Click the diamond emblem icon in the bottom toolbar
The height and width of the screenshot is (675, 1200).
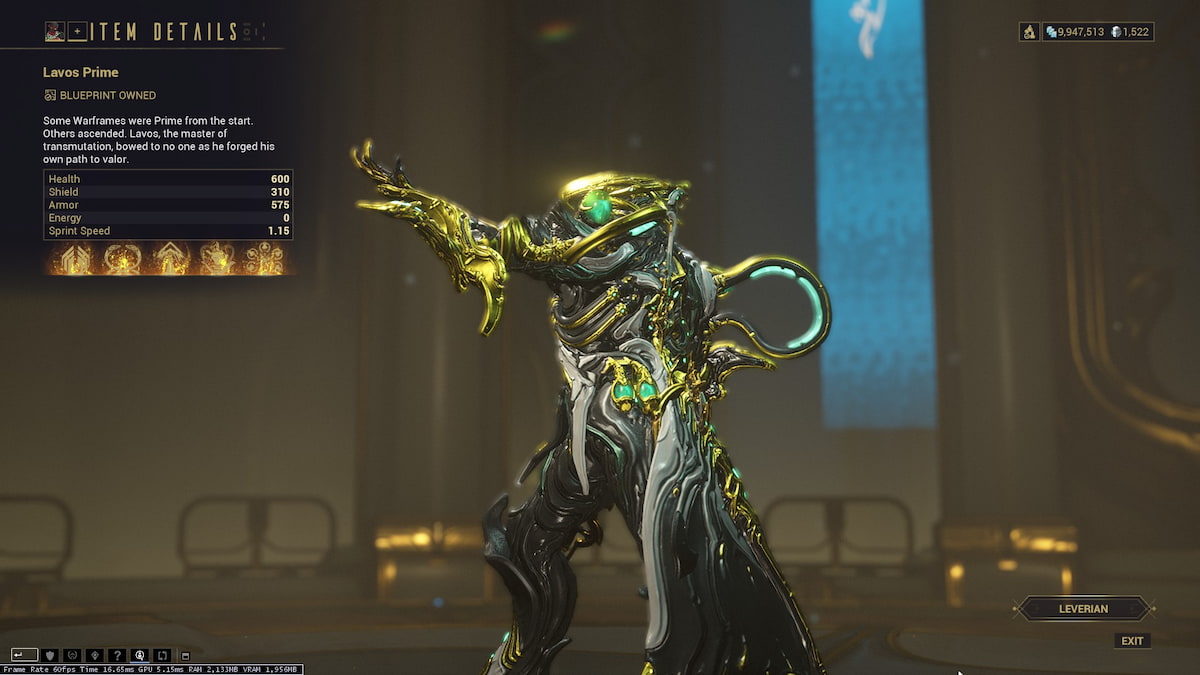click(x=95, y=655)
